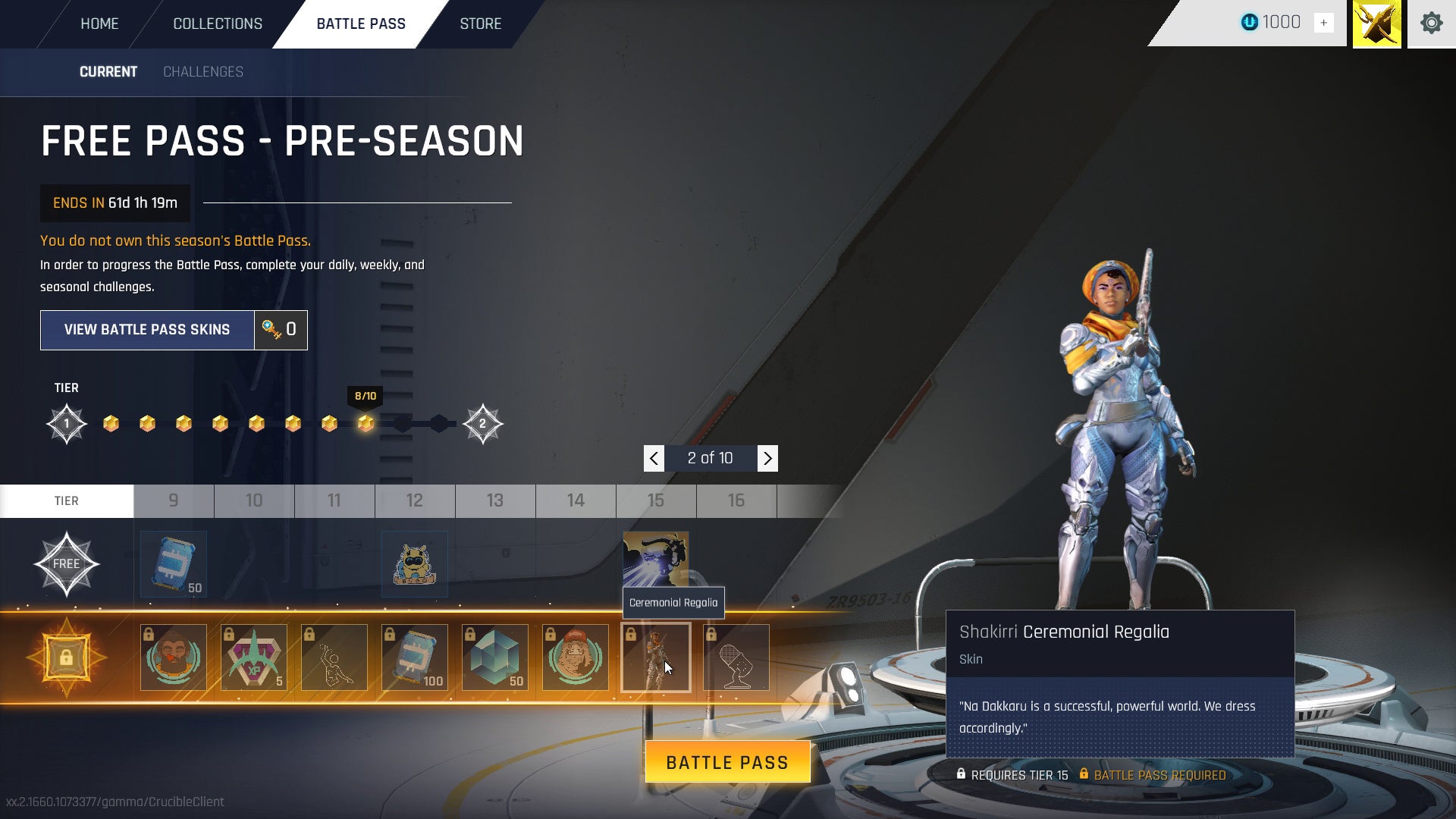Select the microphone emote reward at tier 16
1456x819 pixels.
coord(736,657)
